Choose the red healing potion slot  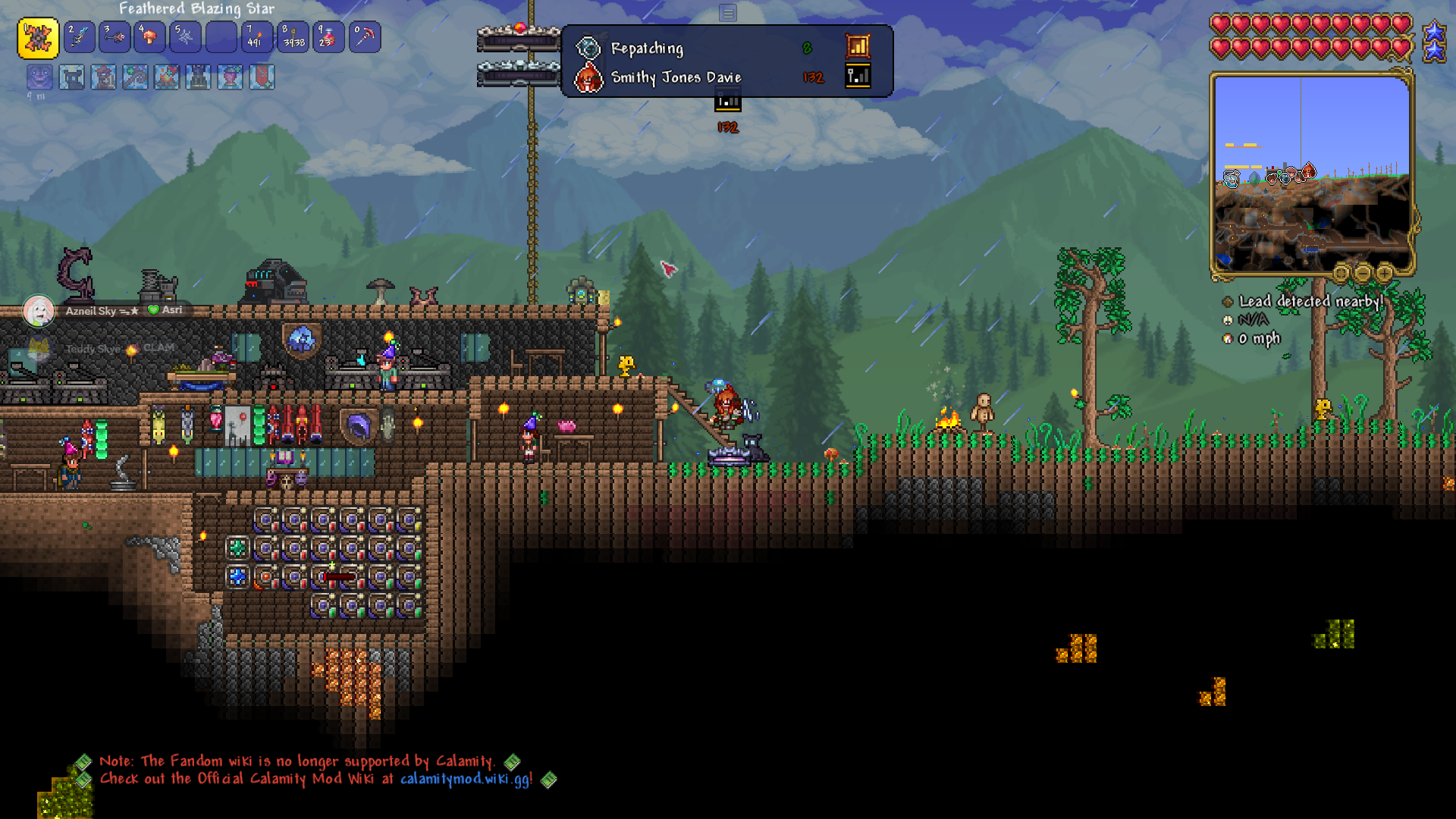(328, 37)
